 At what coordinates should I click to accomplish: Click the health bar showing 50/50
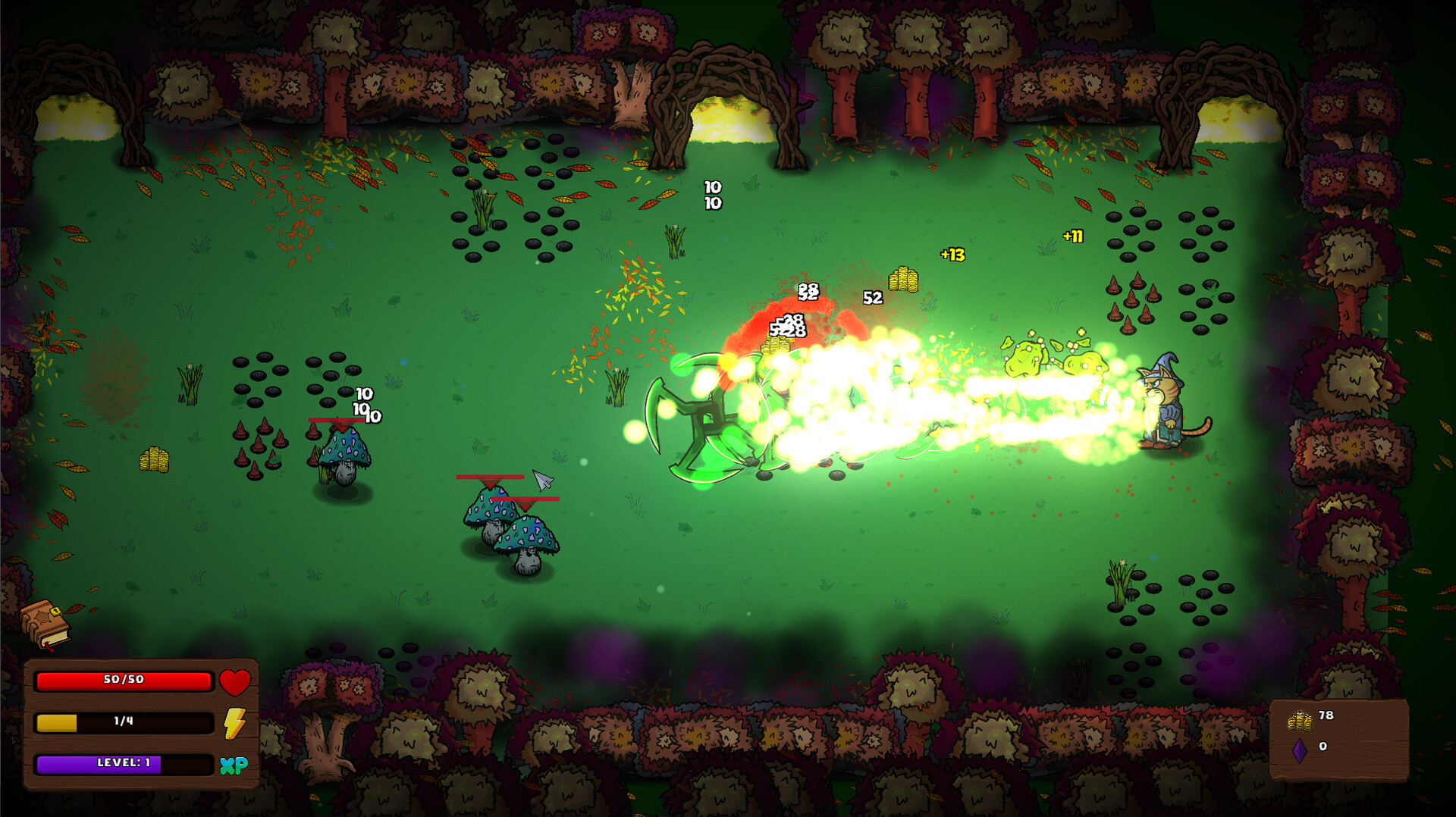click(124, 682)
